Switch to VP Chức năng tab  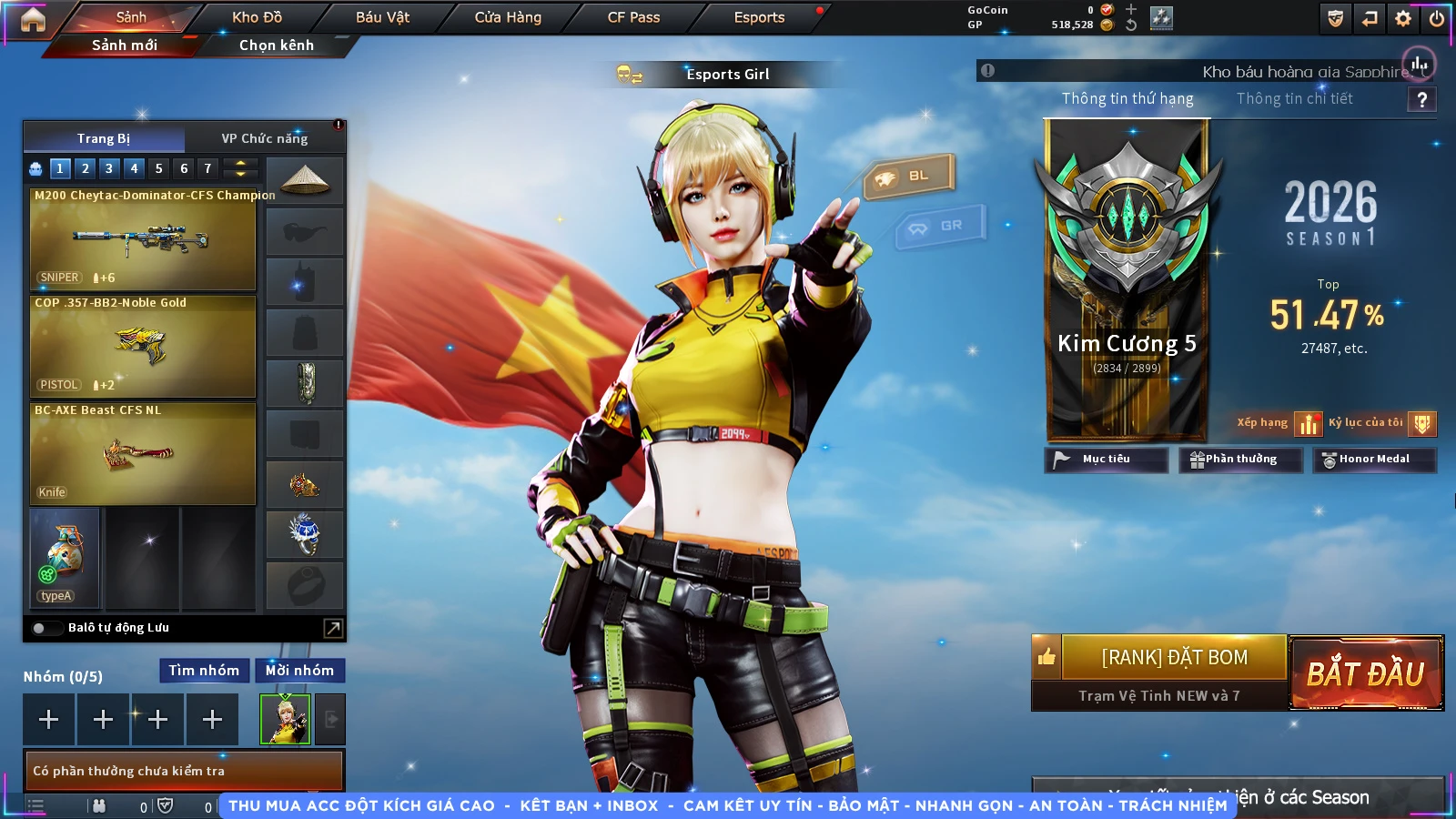coord(264,138)
